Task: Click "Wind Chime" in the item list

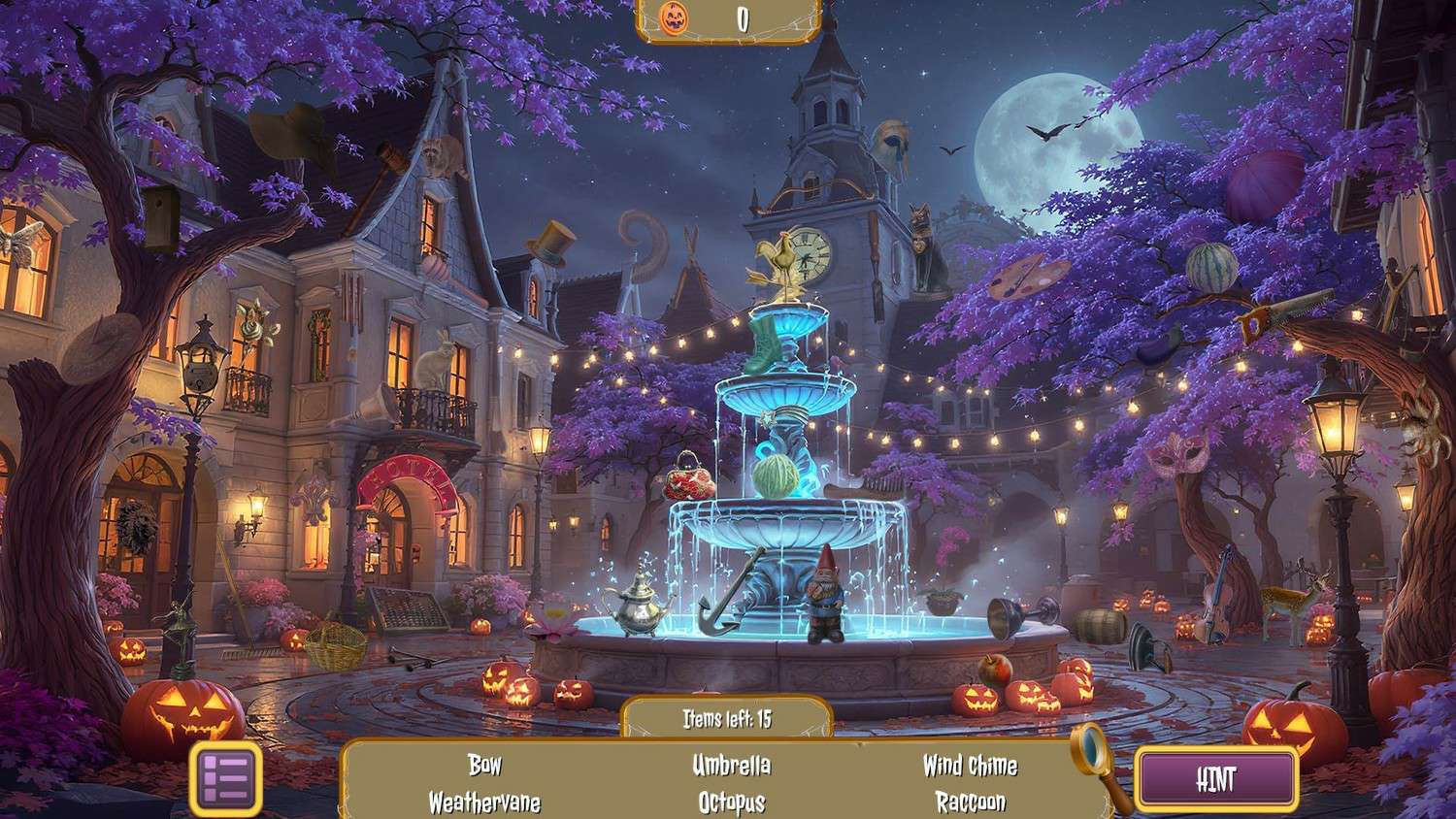Action: (x=970, y=765)
